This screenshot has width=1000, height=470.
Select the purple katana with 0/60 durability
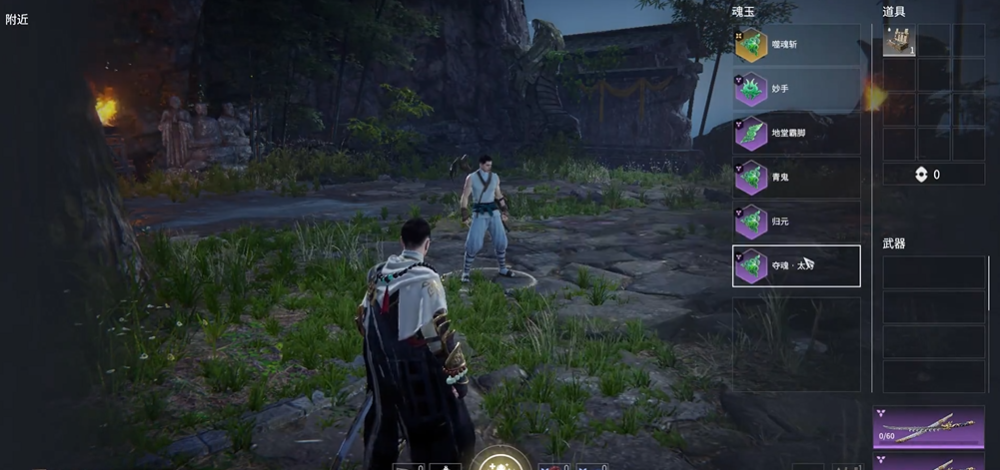point(928,425)
